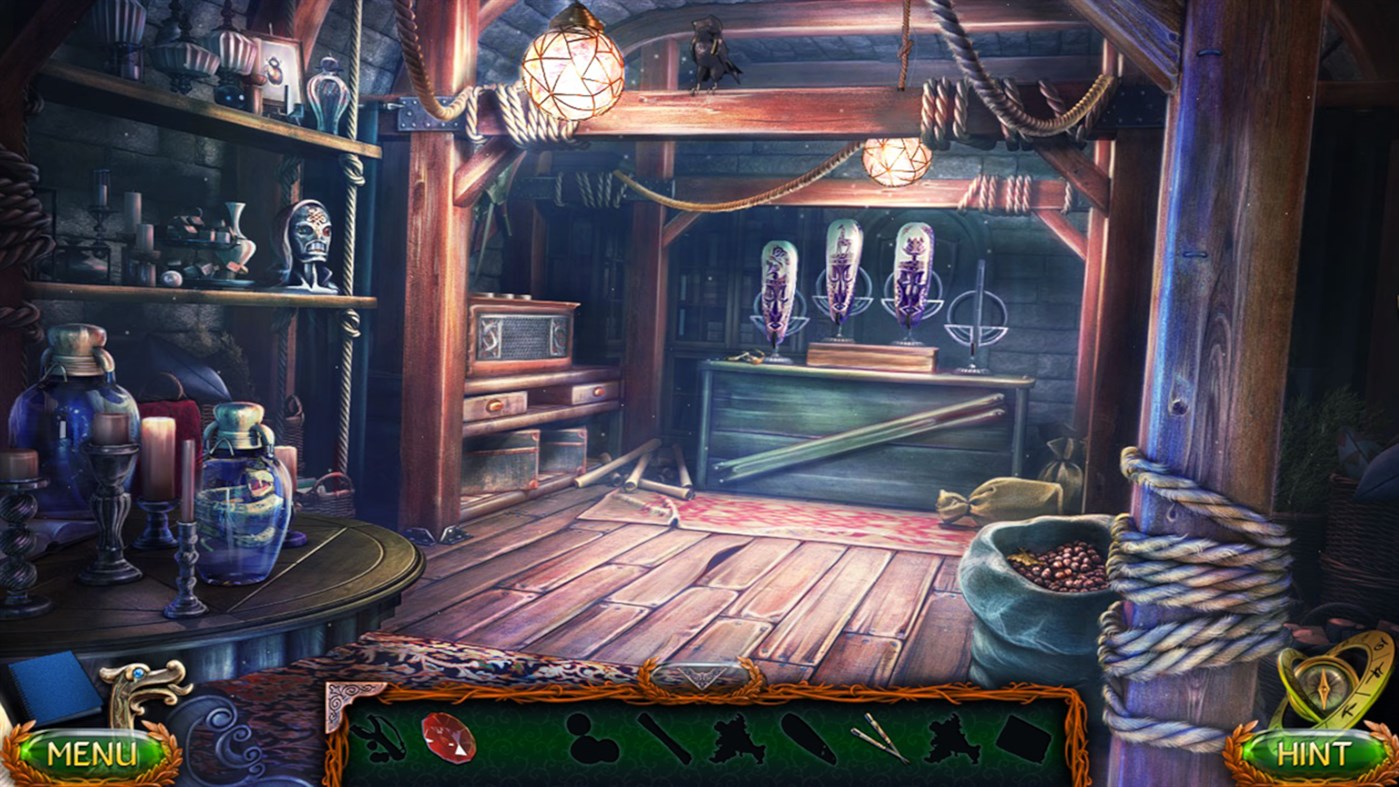Image resolution: width=1399 pixels, height=787 pixels.
Task: Click the glowing lantern hanging from the ceiling
Action: 570,75
